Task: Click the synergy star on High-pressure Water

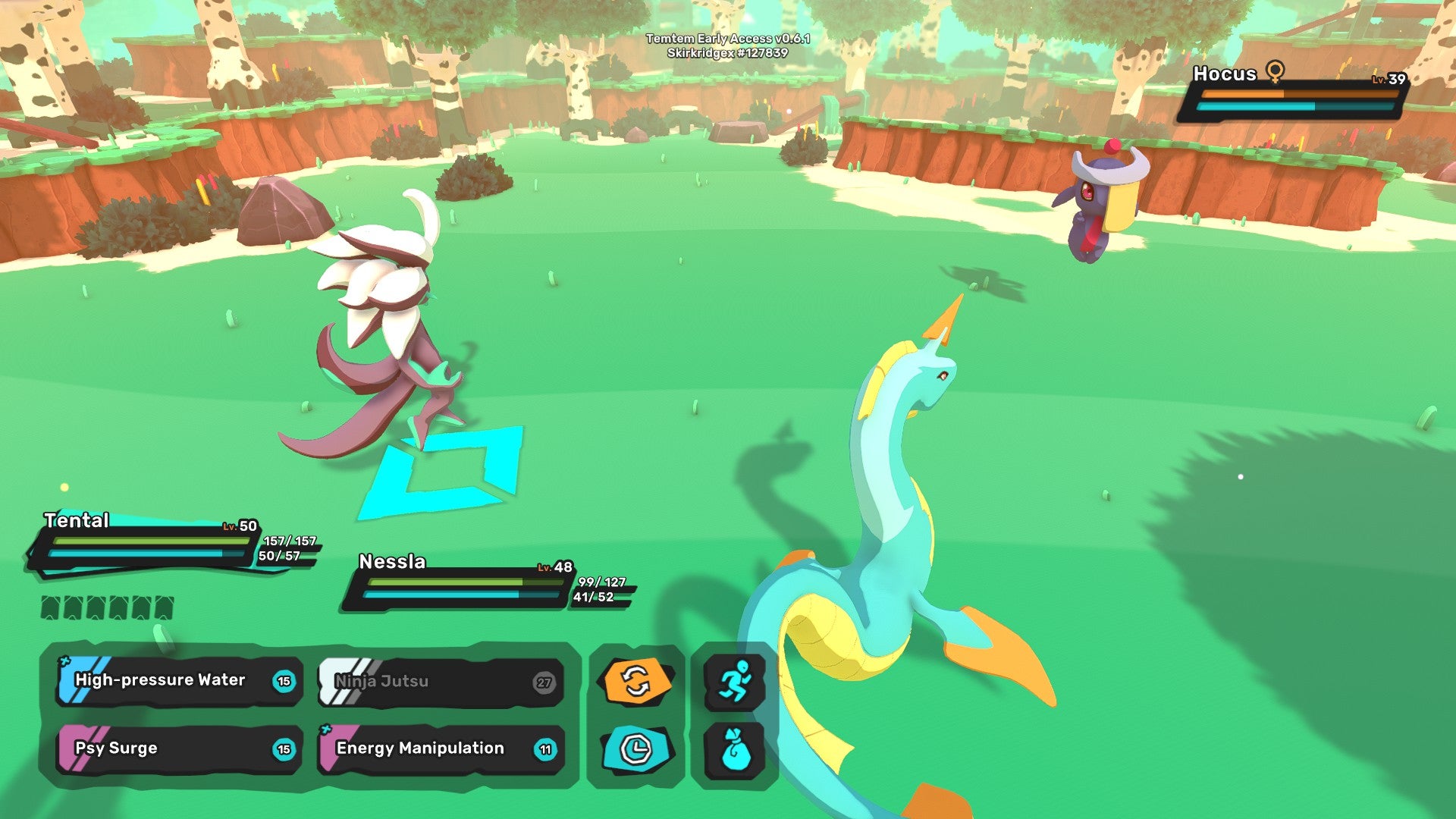Action: point(64,661)
